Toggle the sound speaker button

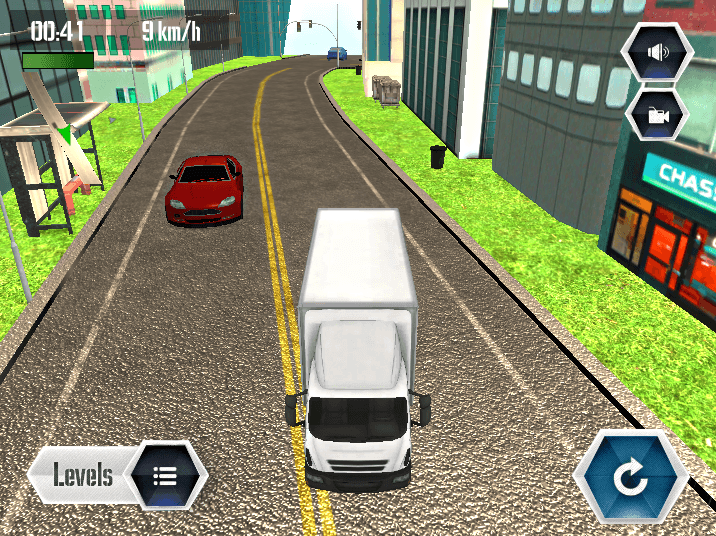pos(658,53)
